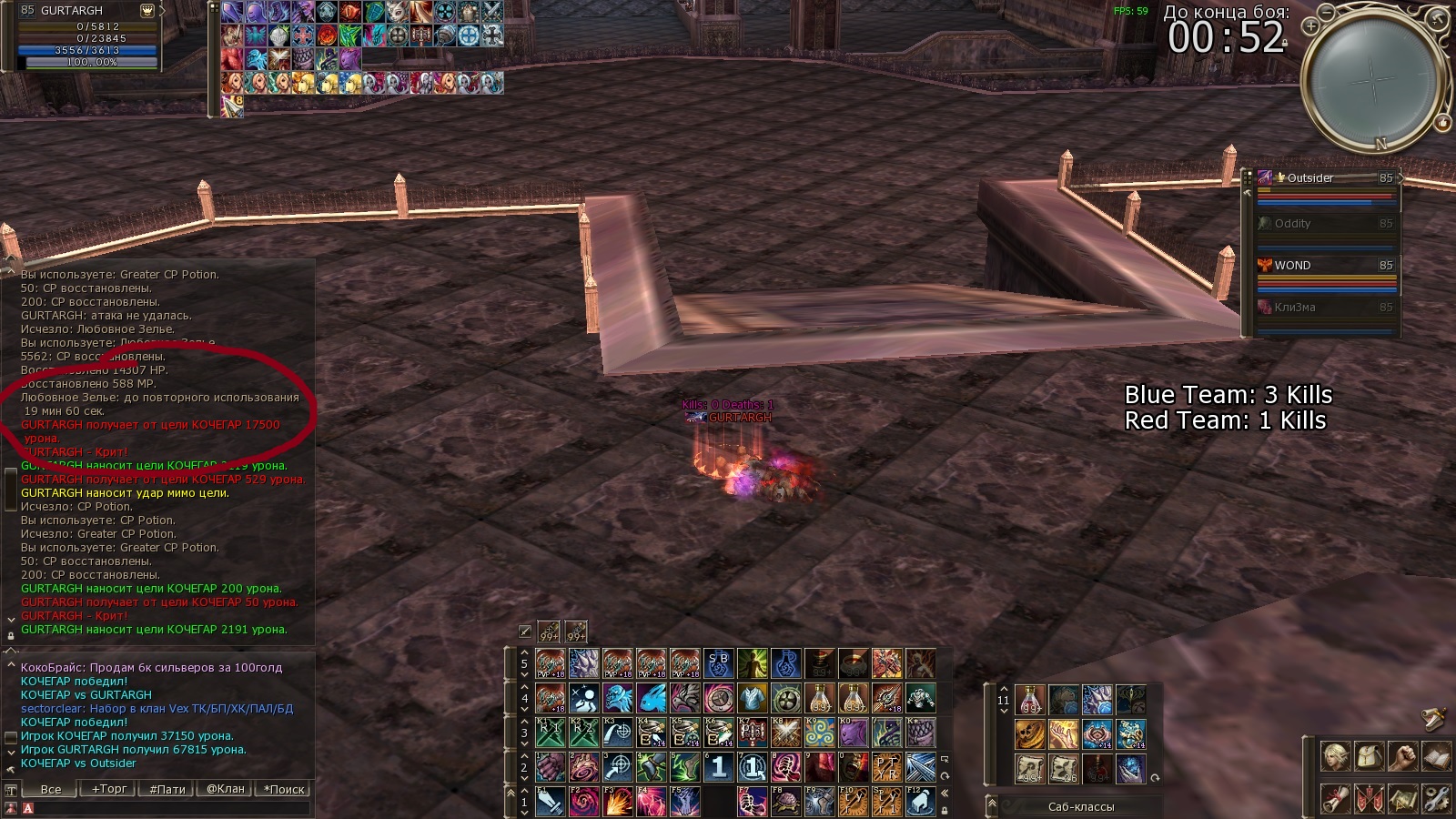Open the clan banners icon
This screenshot has height=819, width=1456.
[x=1369, y=799]
